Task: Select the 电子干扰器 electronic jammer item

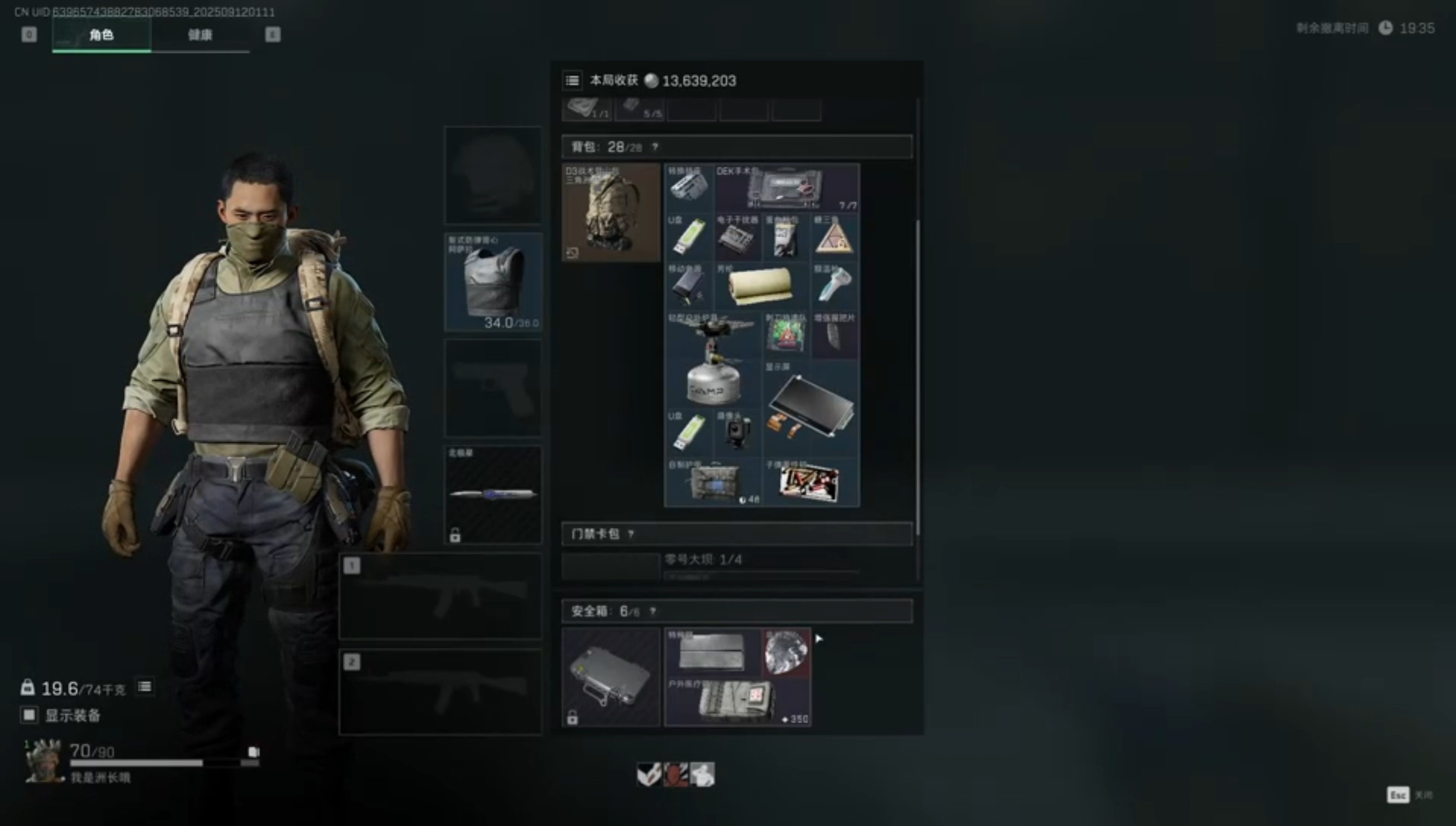Action: click(737, 237)
